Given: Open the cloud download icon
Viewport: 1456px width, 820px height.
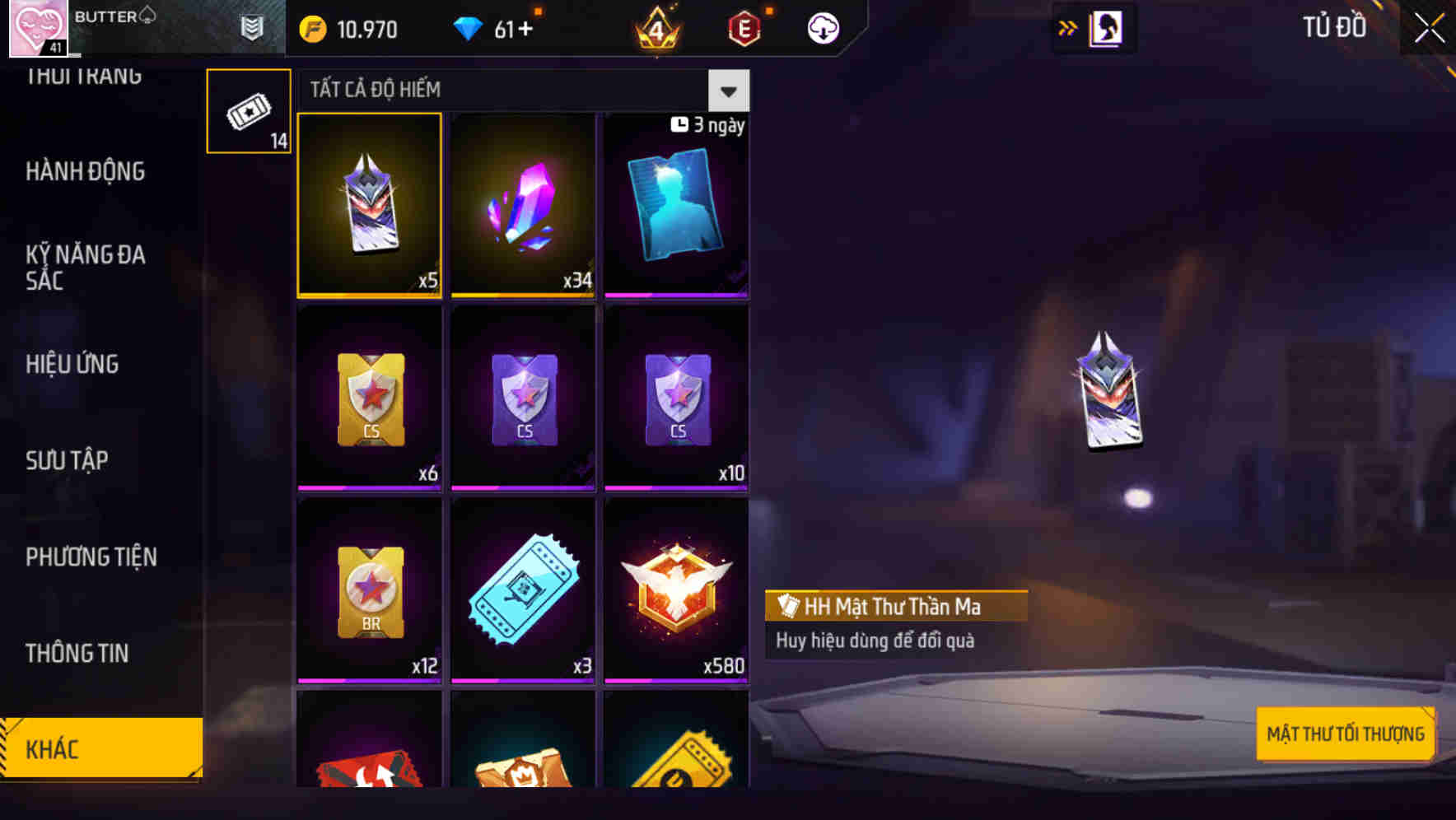Looking at the screenshot, I should [821, 27].
